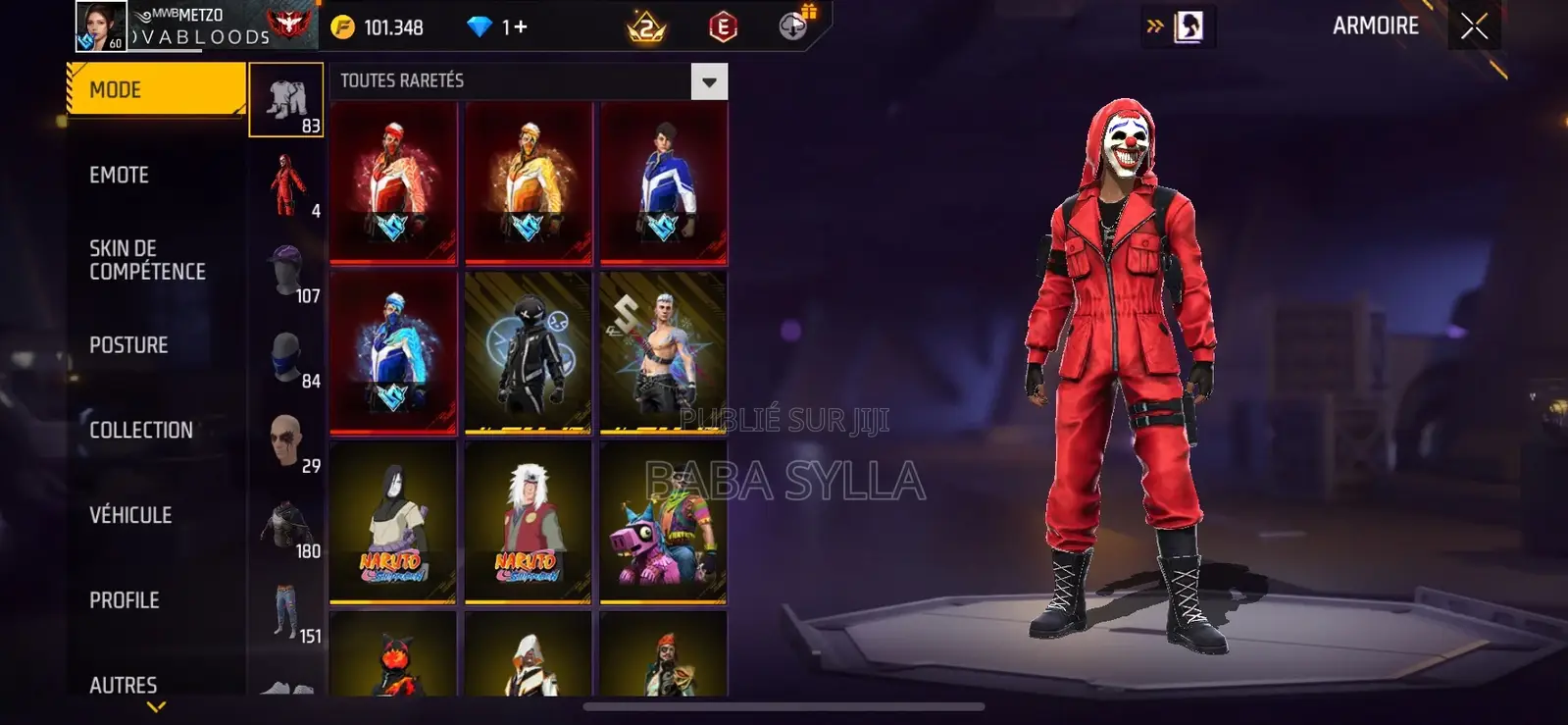This screenshot has height=725, width=1568.
Task: Open the pants category showing 151 items
Action: [x=286, y=608]
